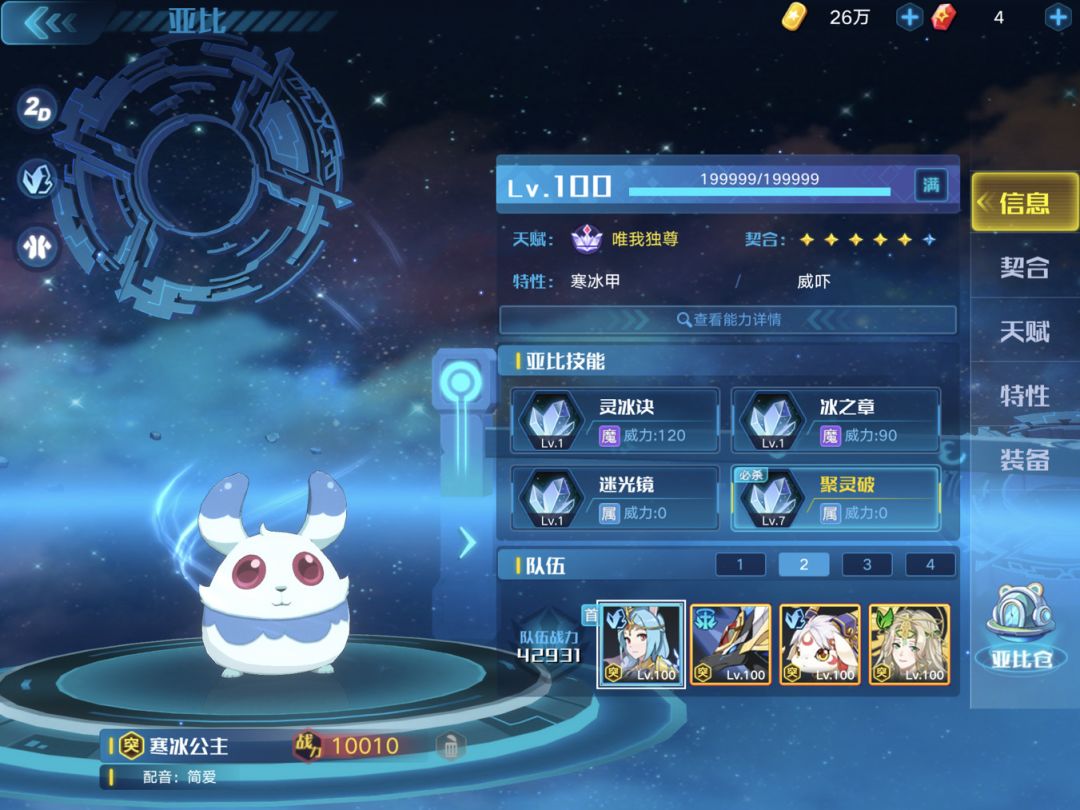1080x810 pixels.
Task: Select the 信息 tab
Action: 1025,203
